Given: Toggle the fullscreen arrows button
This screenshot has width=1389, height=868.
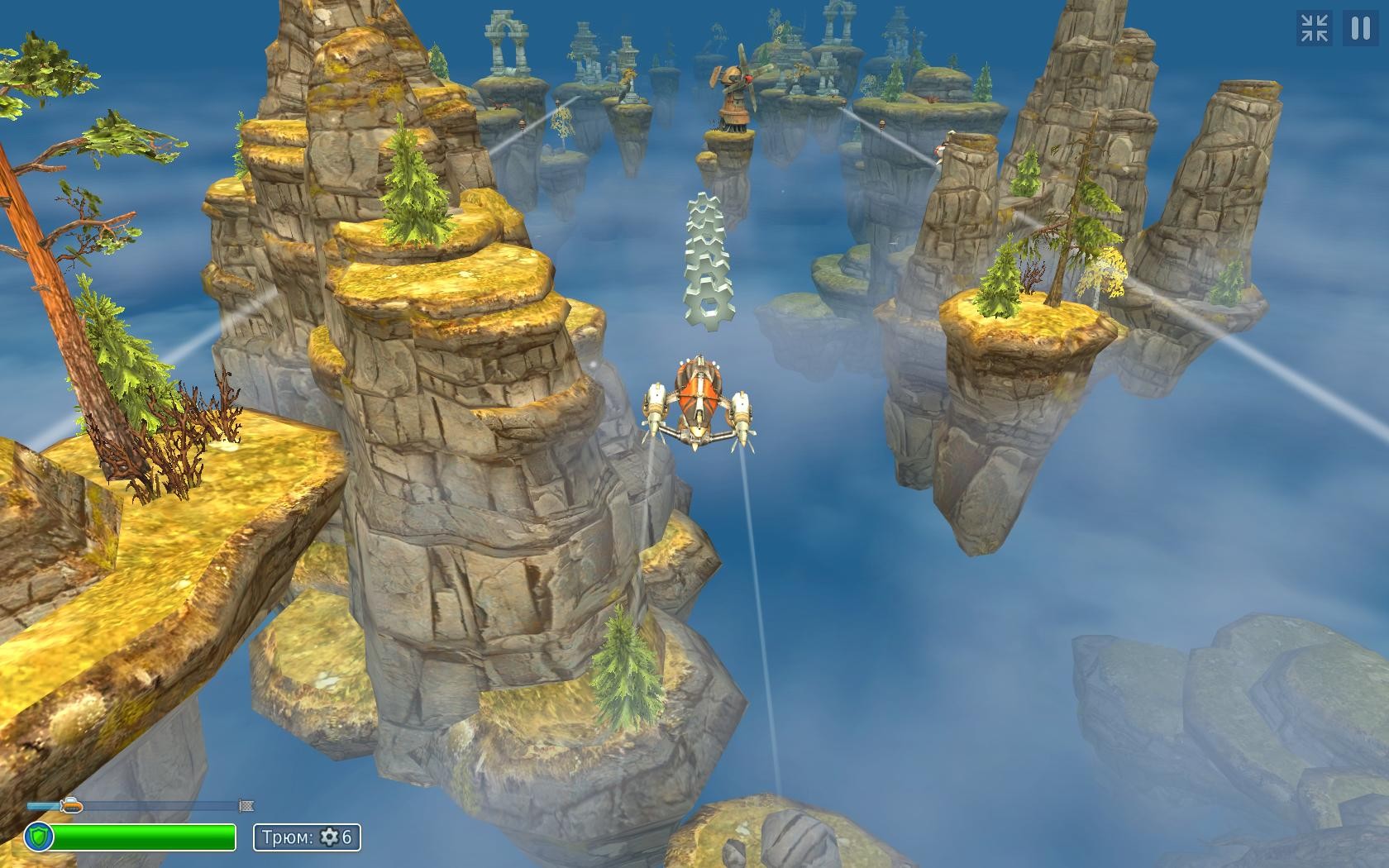Looking at the screenshot, I should [x=1314, y=28].
